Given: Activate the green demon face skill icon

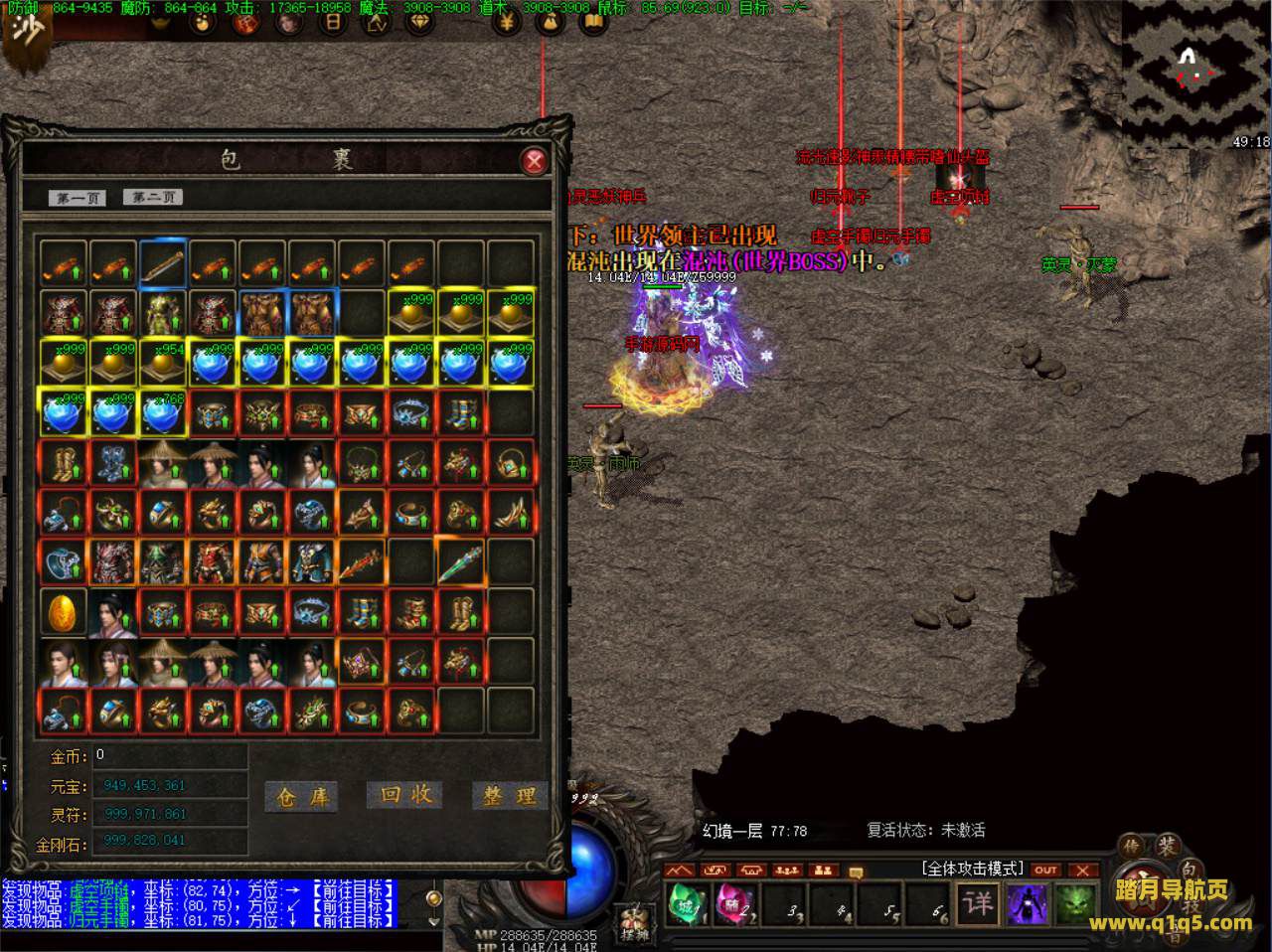Looking at the screenshot, I should (1074, 905).
